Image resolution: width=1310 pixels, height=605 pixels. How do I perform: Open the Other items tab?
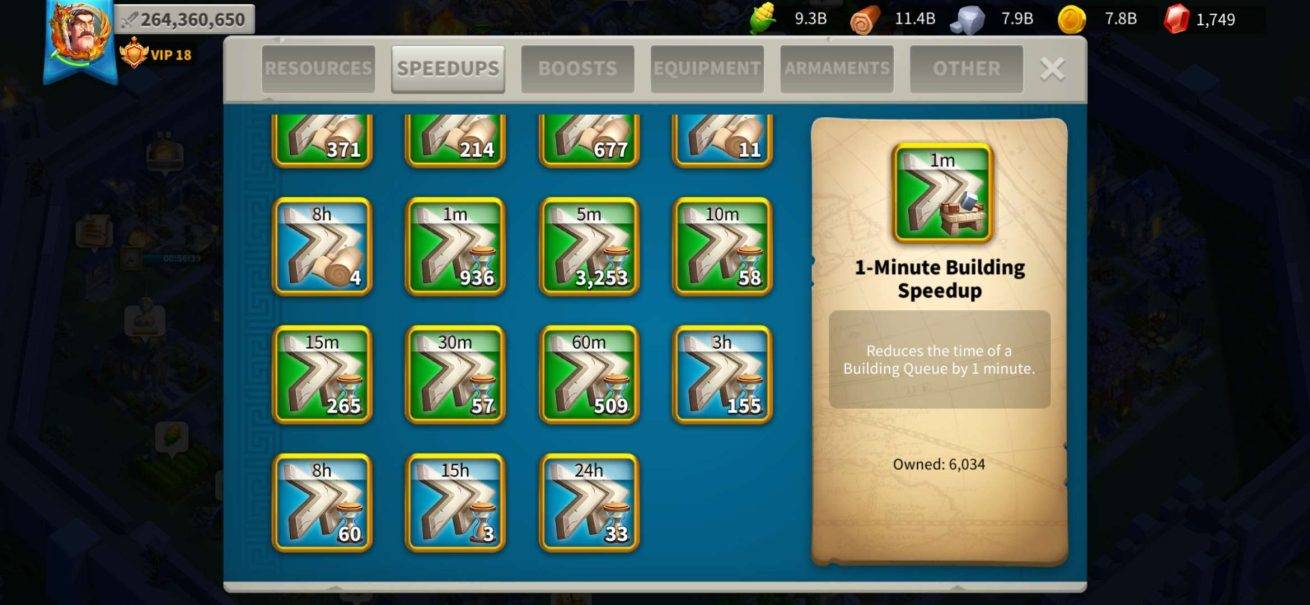pos(966,69)
